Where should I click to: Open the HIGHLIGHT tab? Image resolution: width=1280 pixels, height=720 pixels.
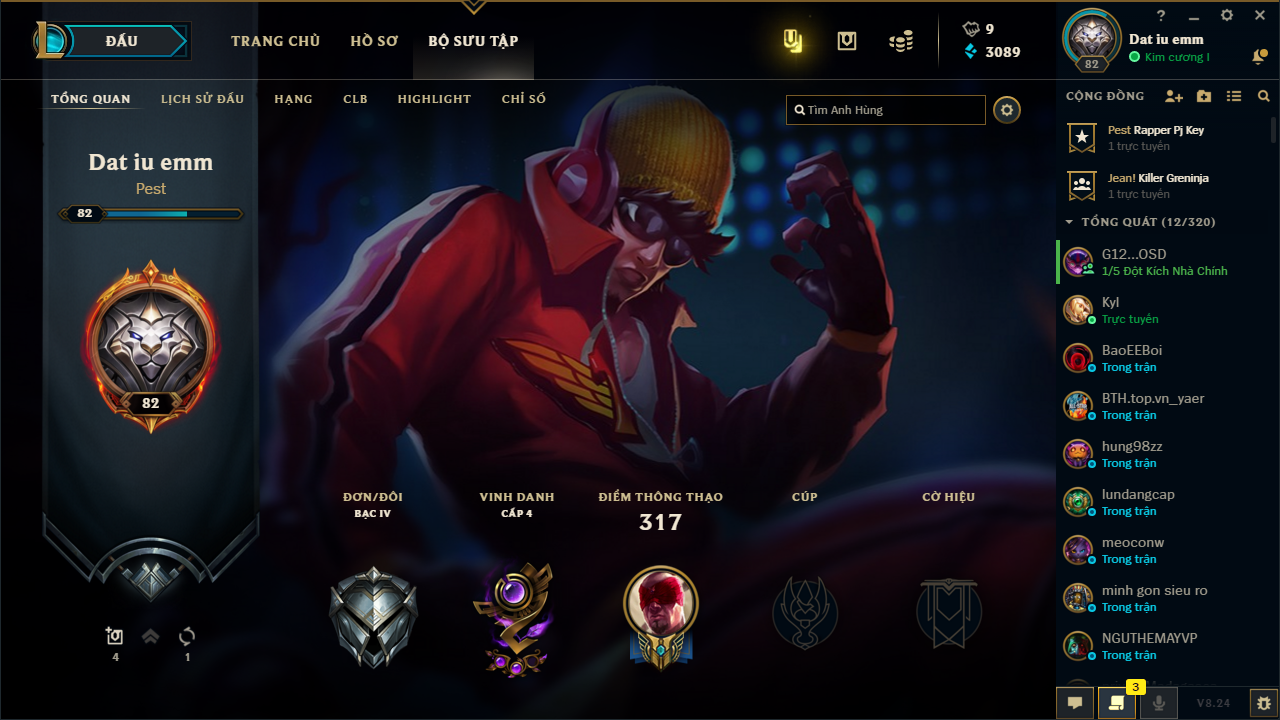tap(434, 99)
